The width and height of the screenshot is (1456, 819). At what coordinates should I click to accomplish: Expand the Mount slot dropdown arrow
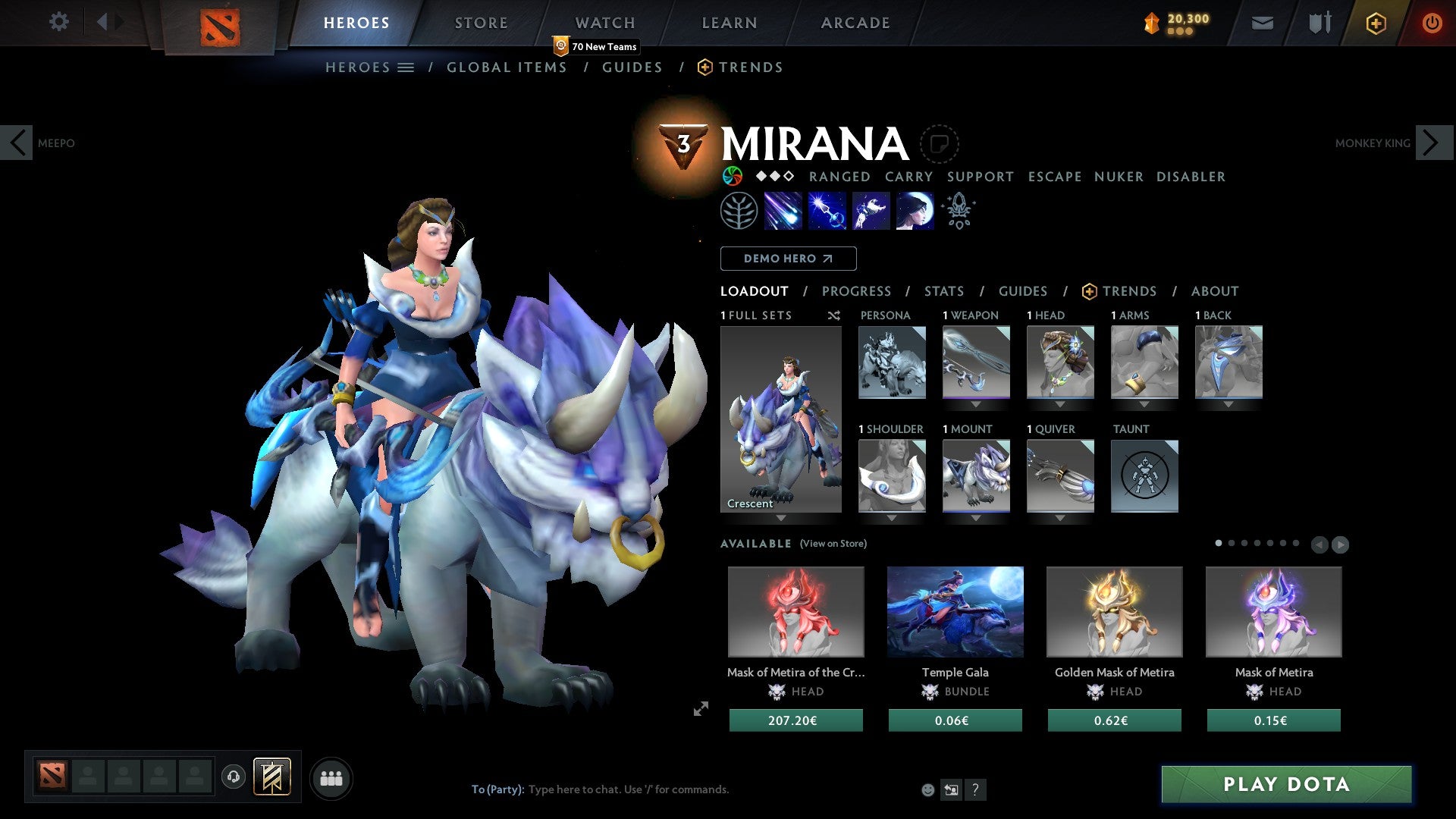click(x=976, y=518)
